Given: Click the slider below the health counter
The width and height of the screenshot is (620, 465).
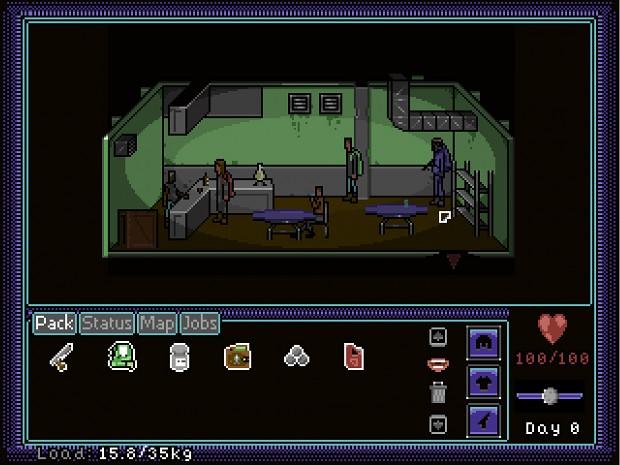Looking at the screenshot, I should (549, 396).
